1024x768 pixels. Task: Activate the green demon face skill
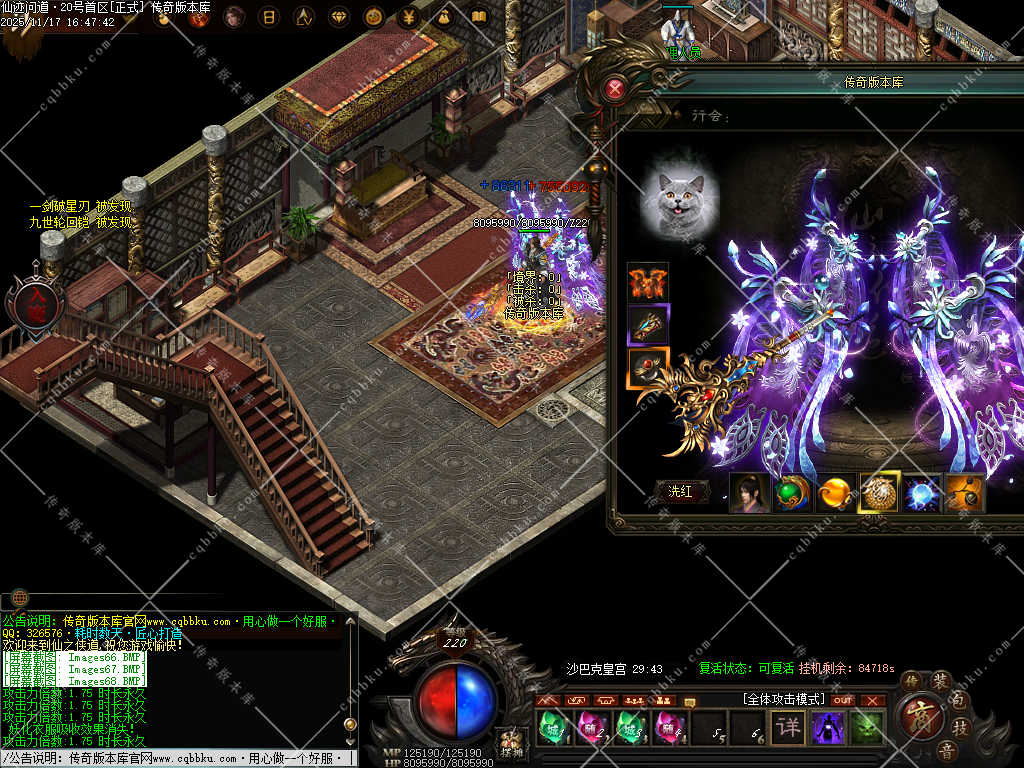(867, 727)
